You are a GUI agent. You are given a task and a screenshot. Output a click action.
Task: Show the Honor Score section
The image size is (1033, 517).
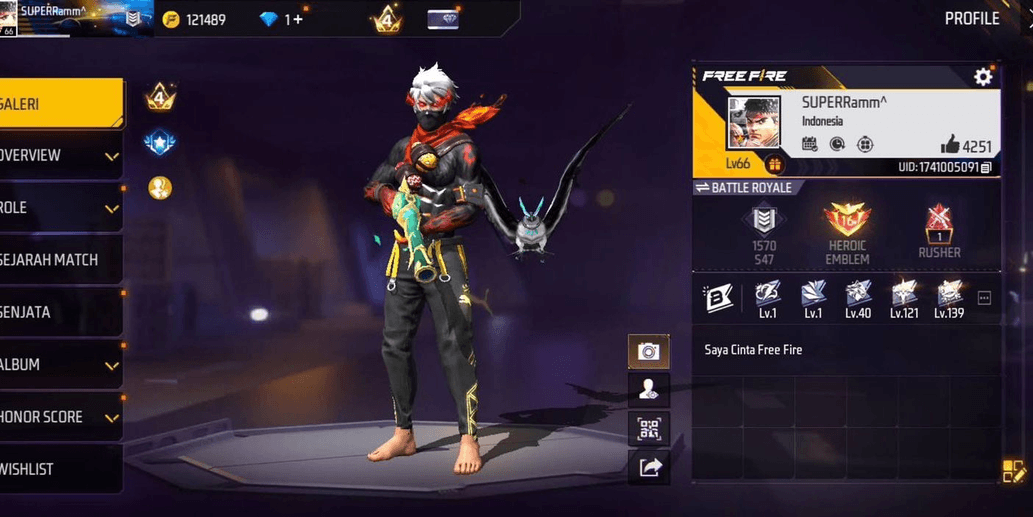click(x=60, y=417)
